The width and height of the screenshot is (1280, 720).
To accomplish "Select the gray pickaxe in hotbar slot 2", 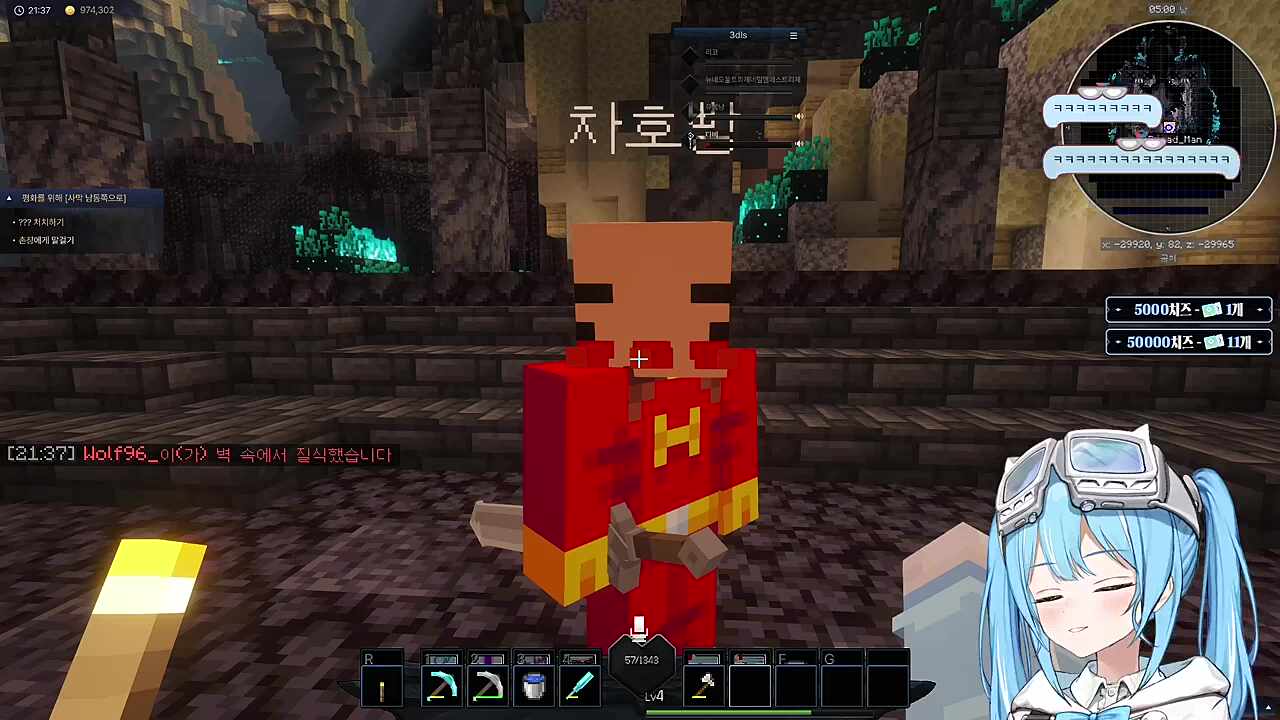I will 487,684.
